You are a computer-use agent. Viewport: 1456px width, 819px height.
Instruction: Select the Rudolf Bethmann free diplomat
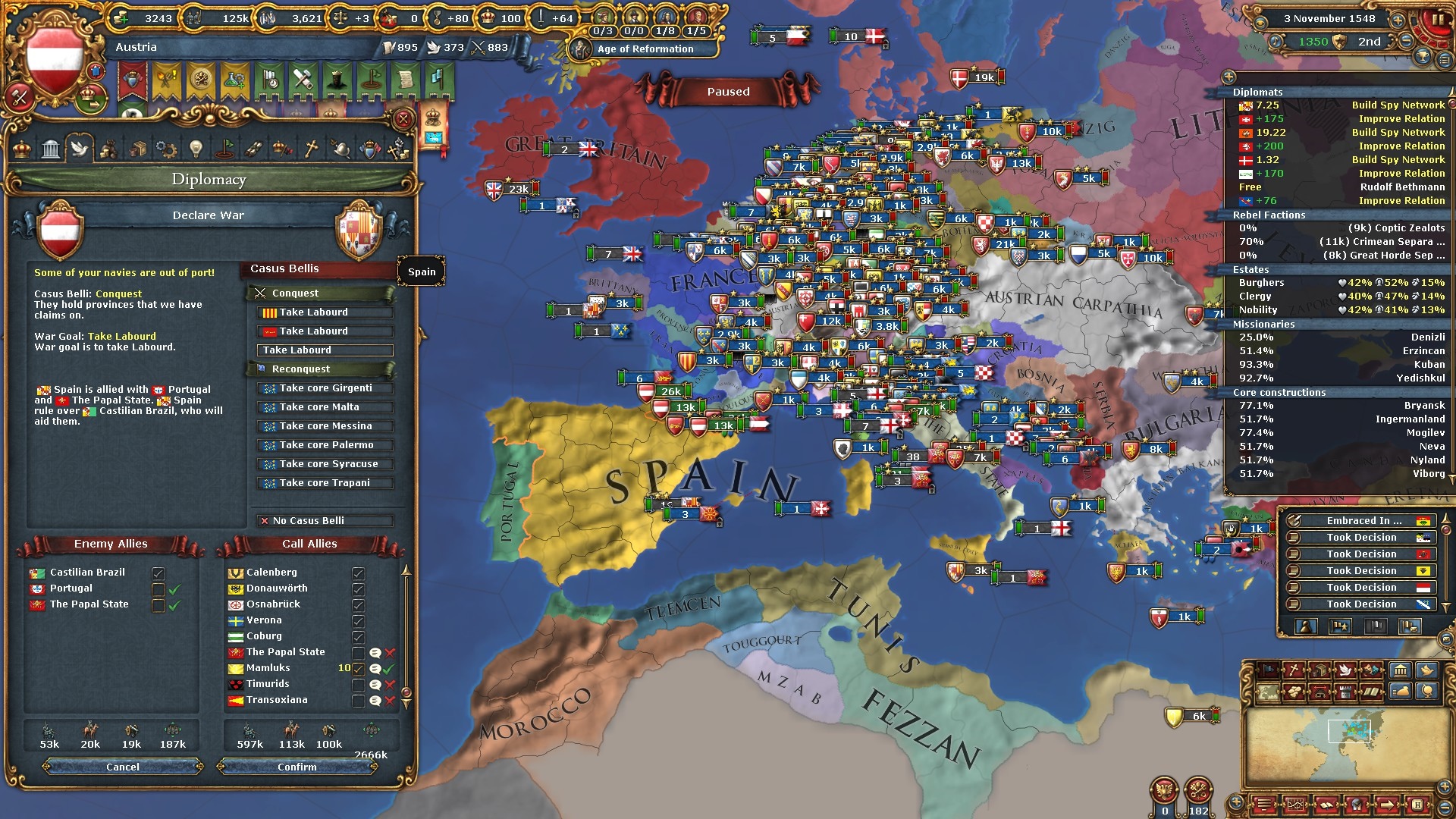(1341, 187)
